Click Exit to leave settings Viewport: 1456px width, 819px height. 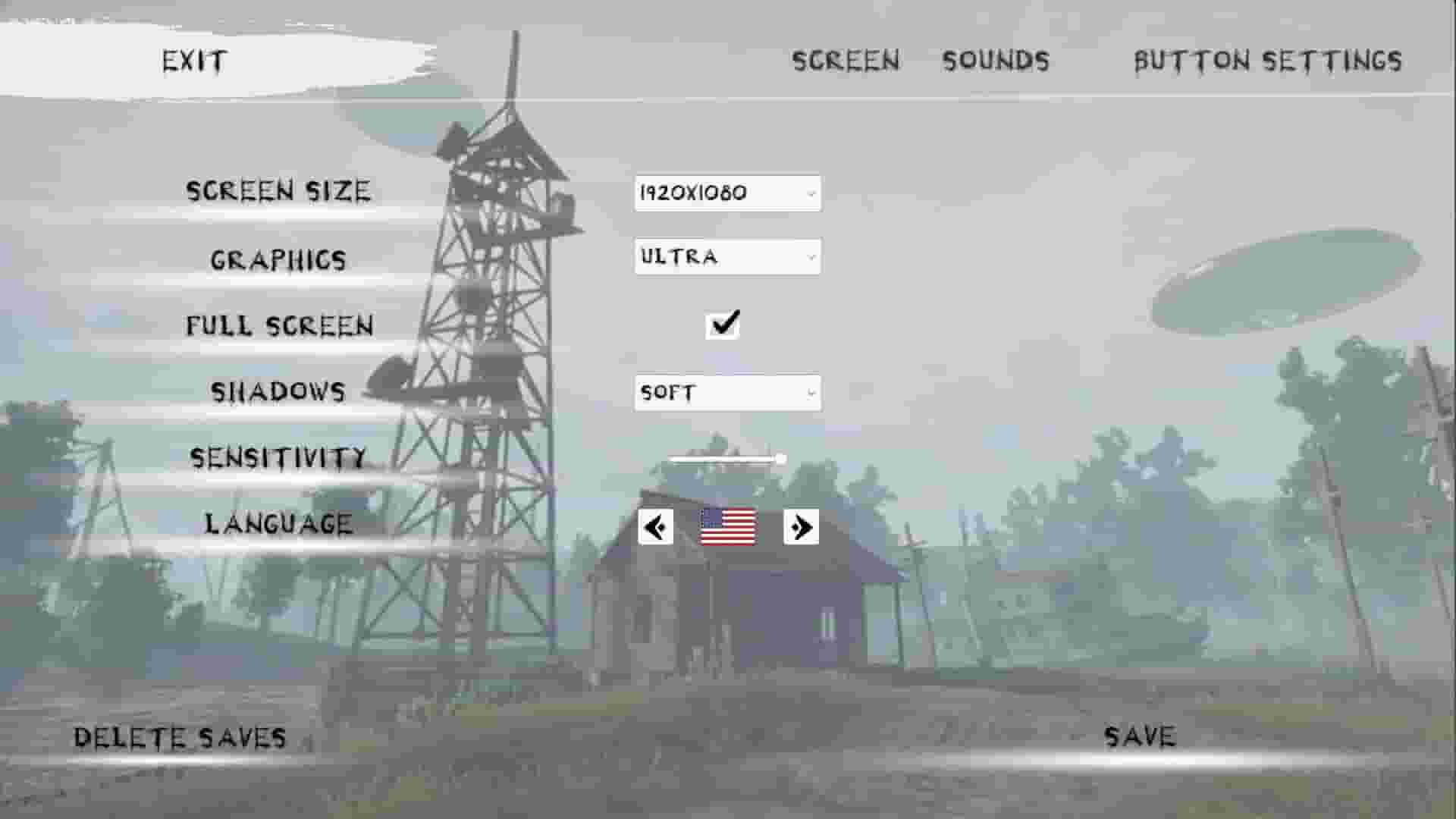pos(193,61)
